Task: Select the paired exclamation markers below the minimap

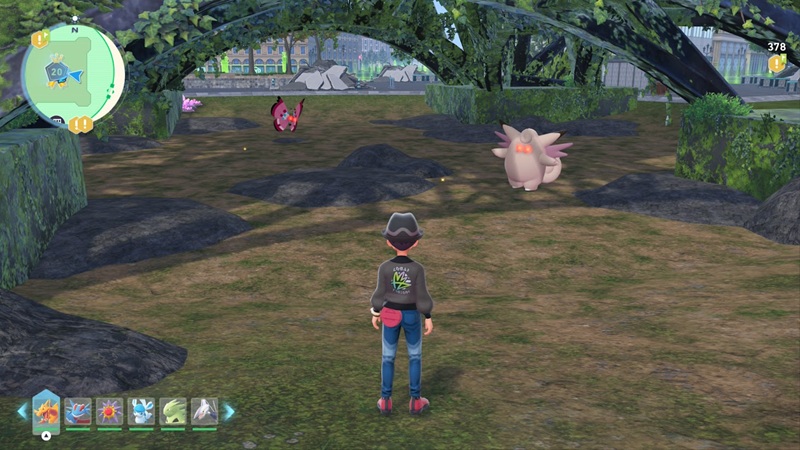Action: pyautogui.click(x=81, y=124)
